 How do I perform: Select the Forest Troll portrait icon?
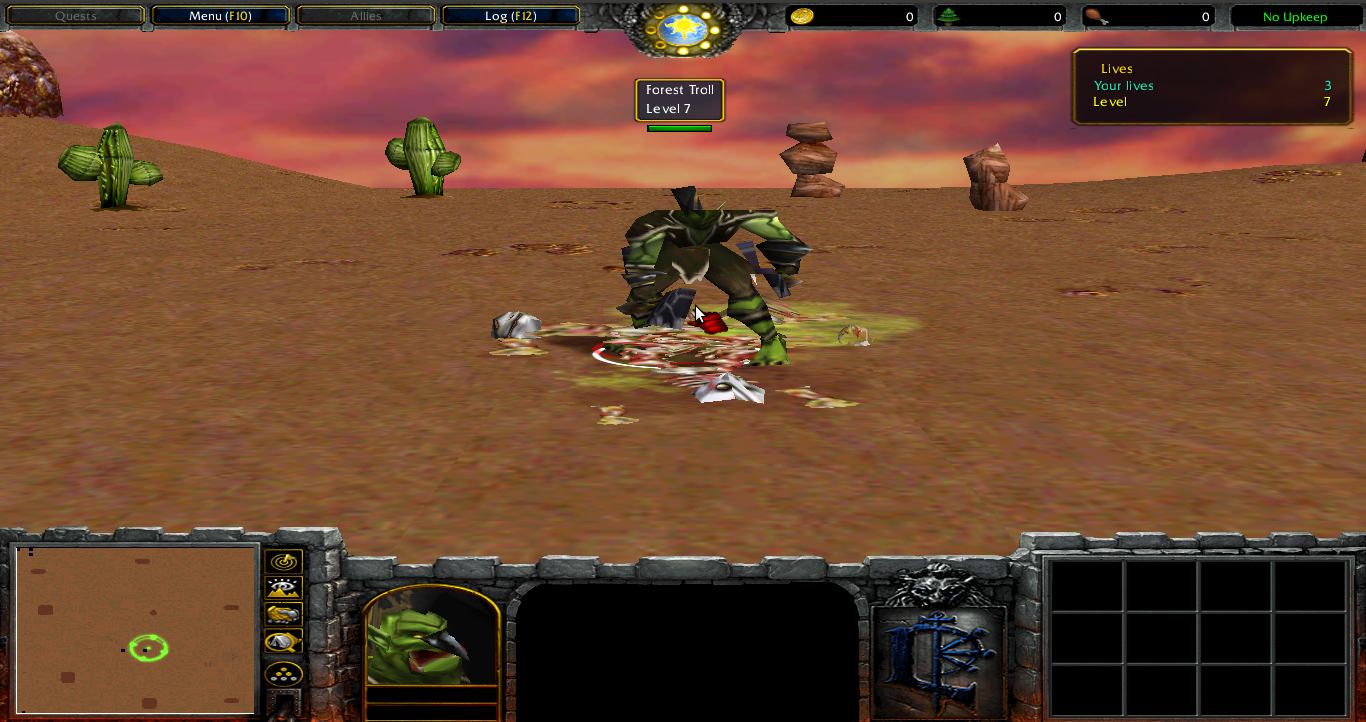point(432,640)
